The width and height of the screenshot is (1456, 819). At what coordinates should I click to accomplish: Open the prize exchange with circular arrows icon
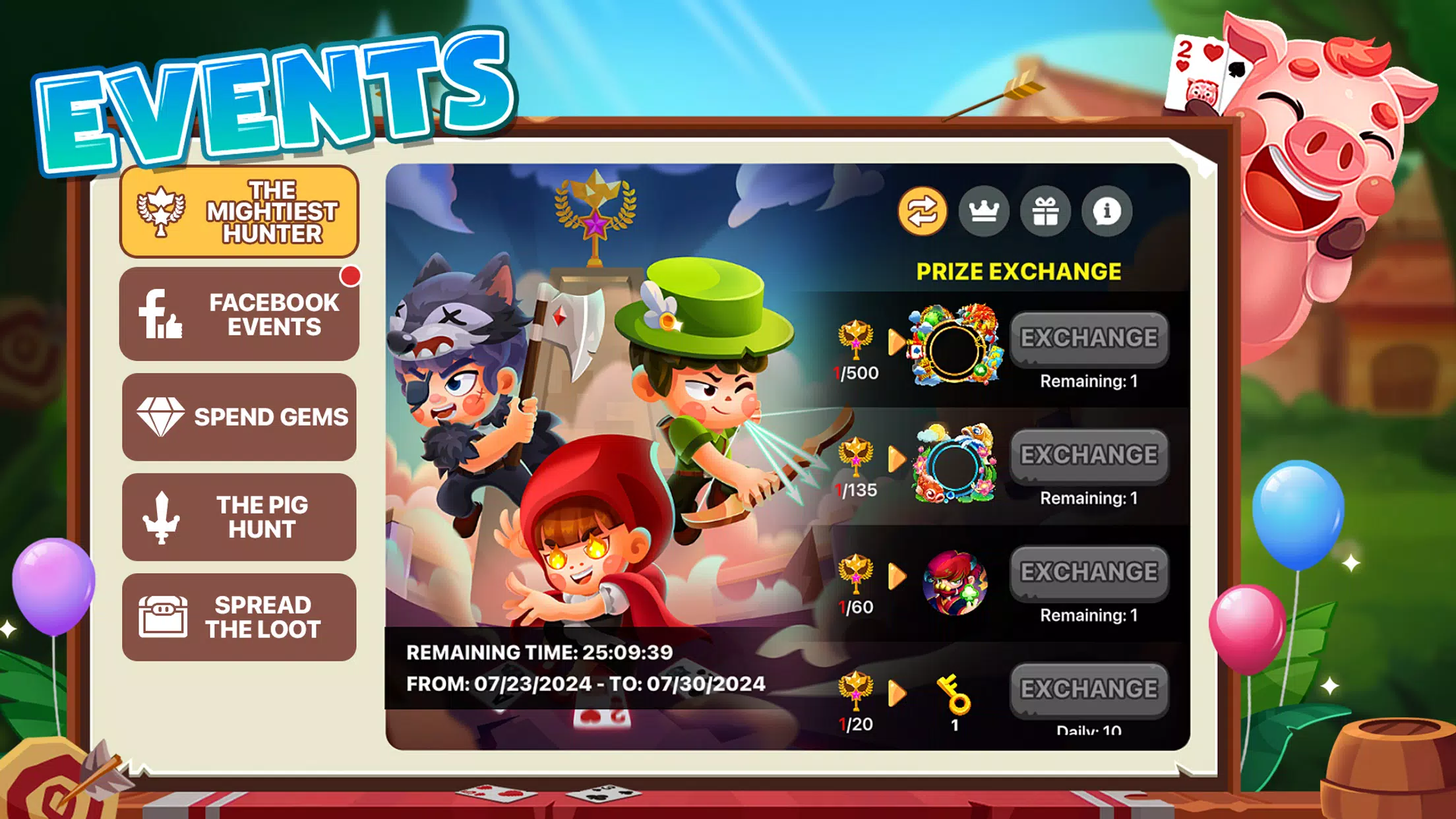pos(923,212)
